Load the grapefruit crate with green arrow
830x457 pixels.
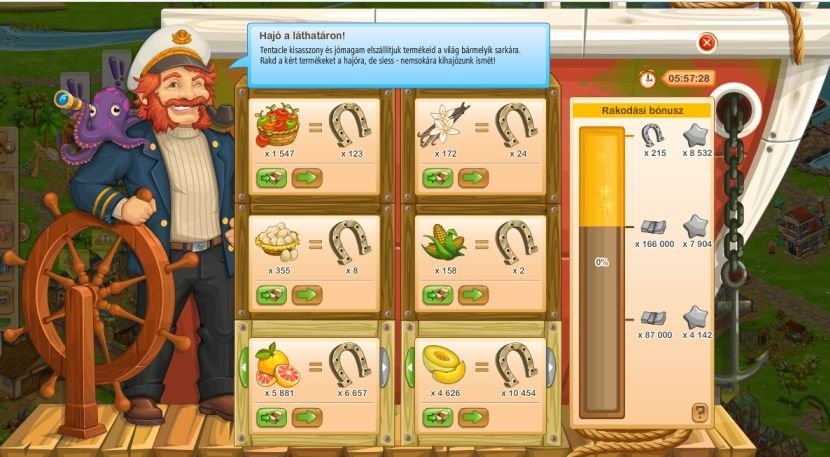(x=306, y=416)
